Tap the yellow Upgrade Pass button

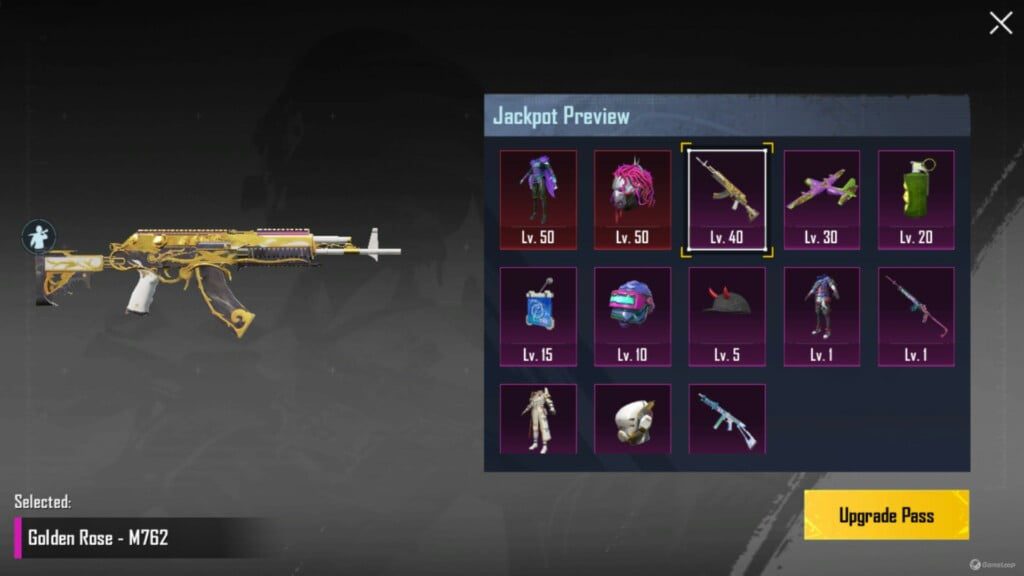coord(886,515)
